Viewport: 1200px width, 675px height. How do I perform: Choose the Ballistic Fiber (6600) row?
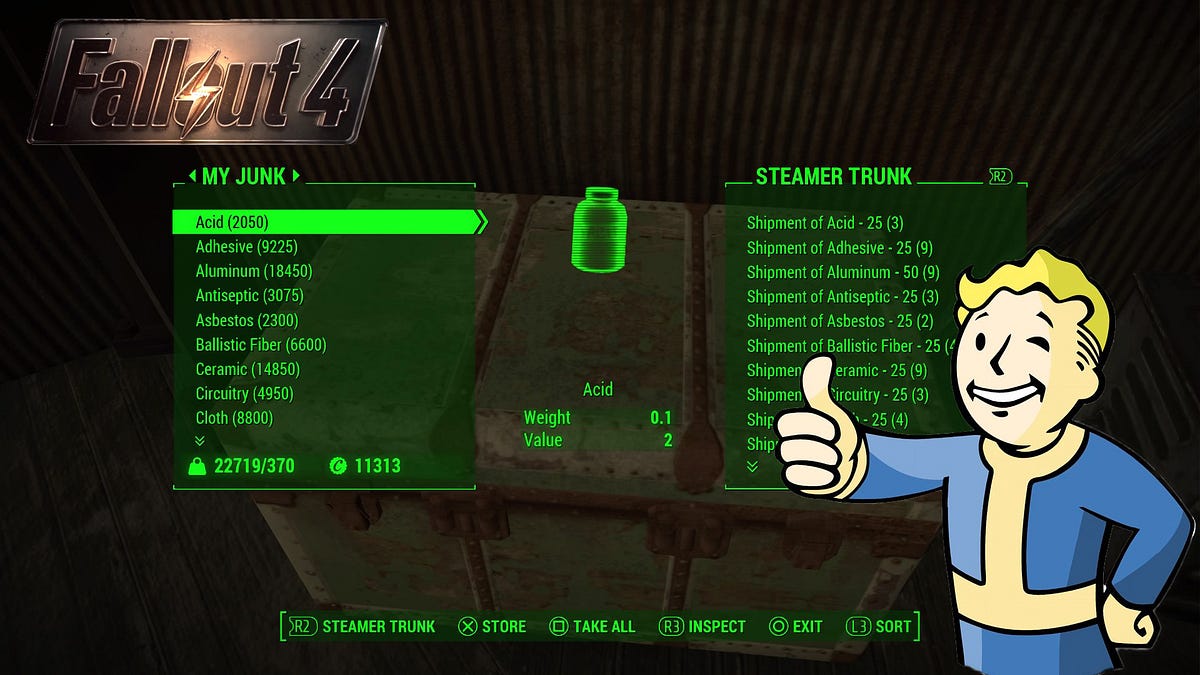[x=261, y=345]
